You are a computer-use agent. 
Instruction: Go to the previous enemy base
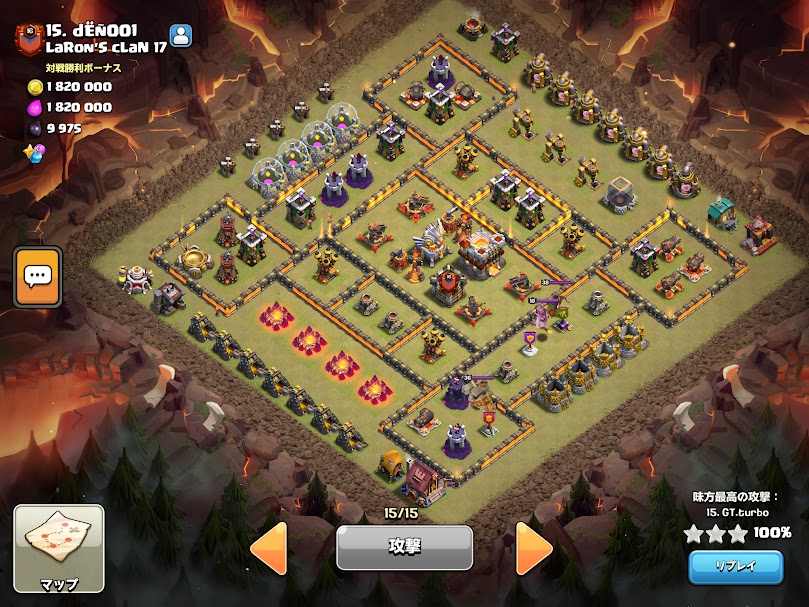coord(268,548)
